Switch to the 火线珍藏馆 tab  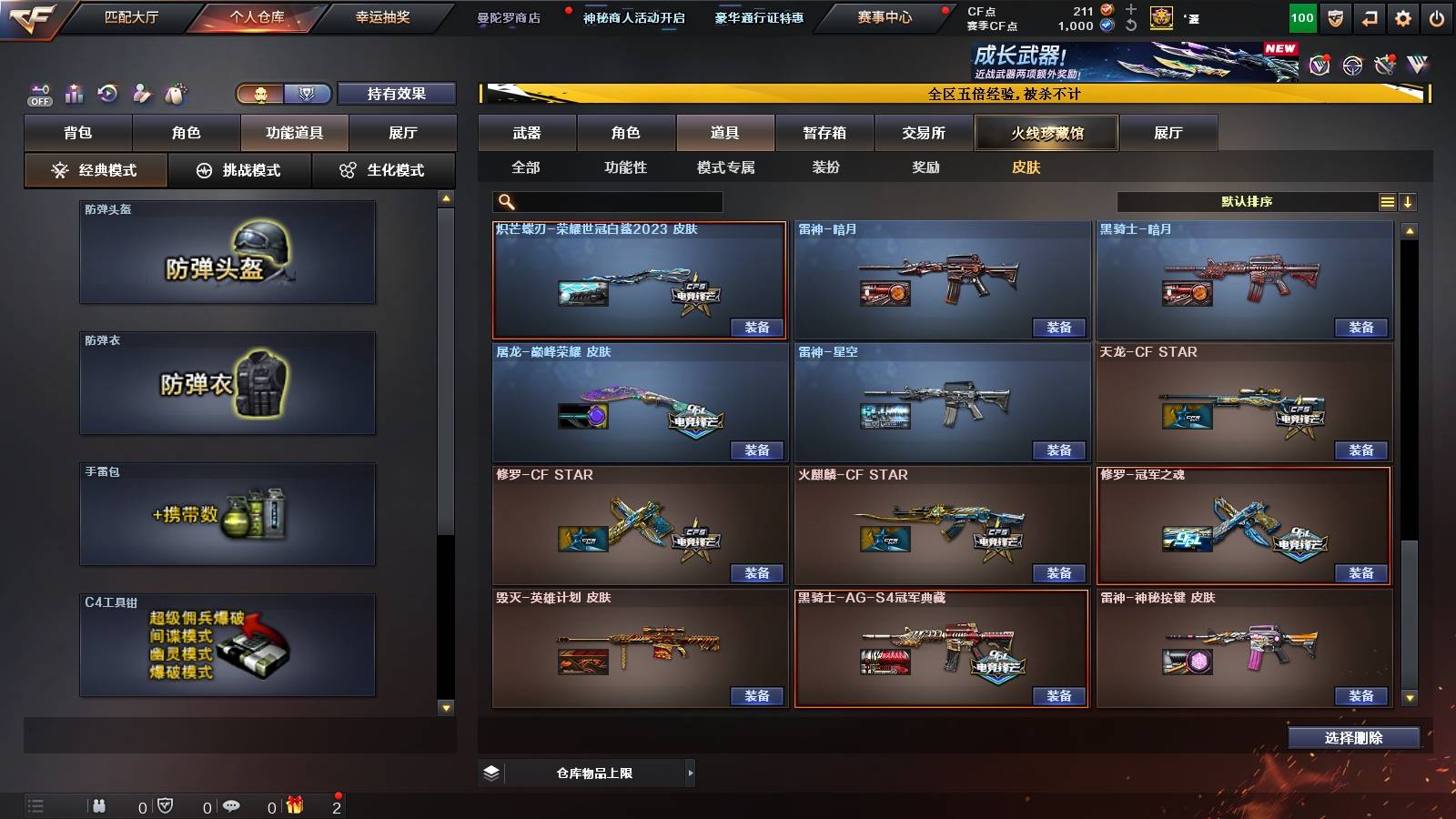(1046, 133)
